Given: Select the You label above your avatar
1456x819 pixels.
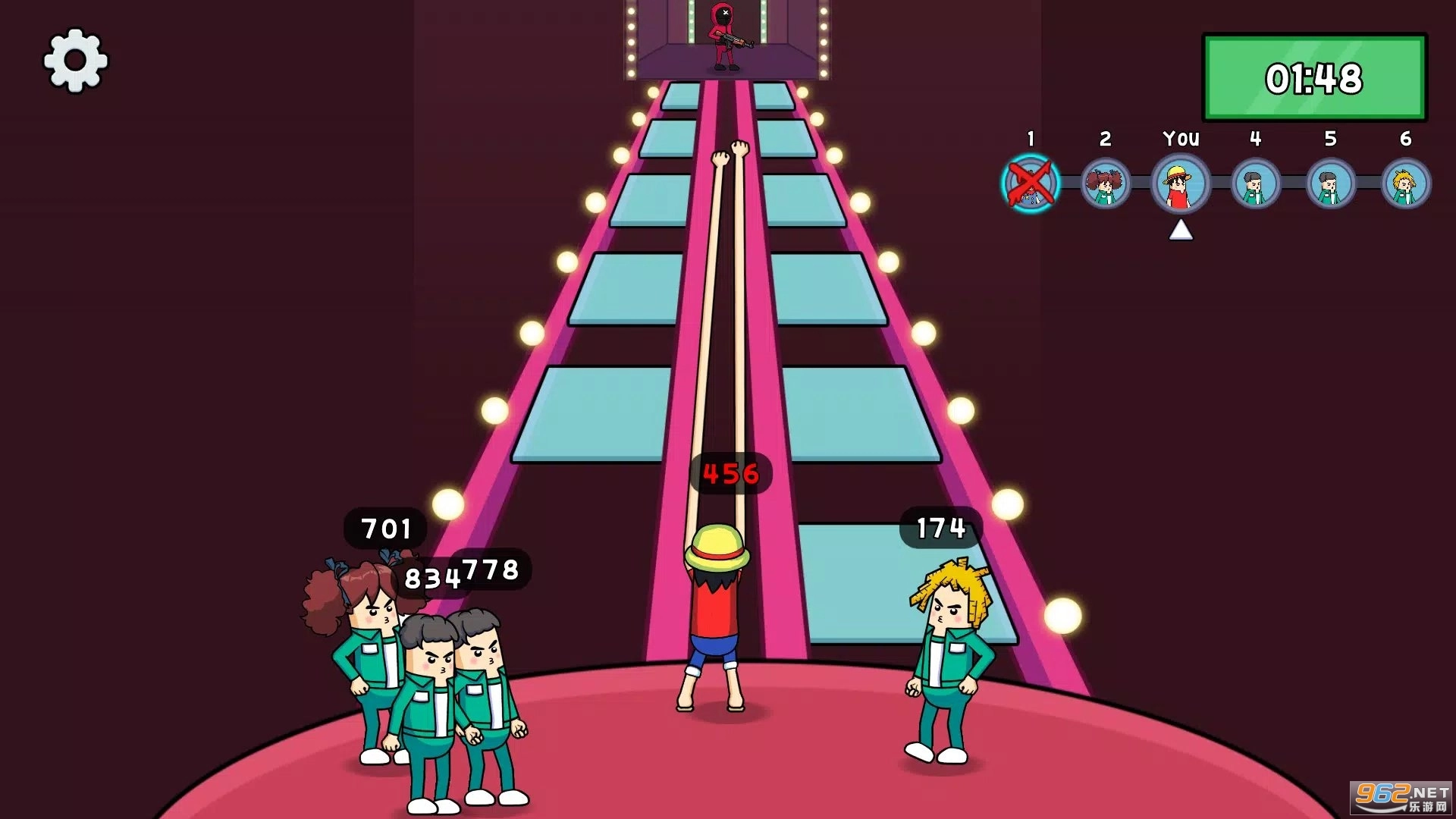Looking at the screenshot, I should (1180, 138).
